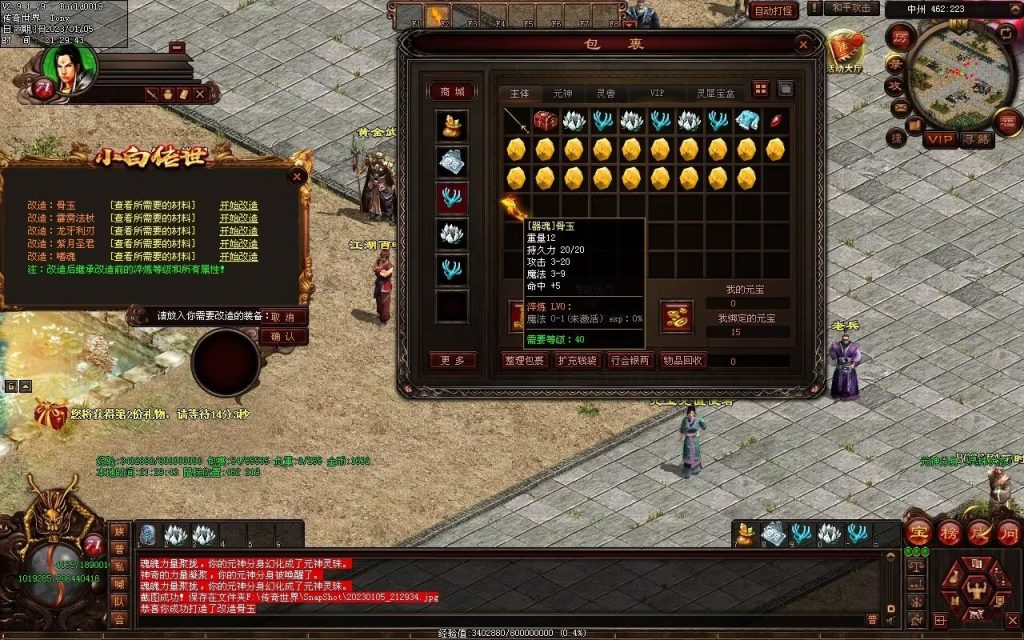Click the 更多 button in the bag

pyautogui.click(x=452, y=360)
